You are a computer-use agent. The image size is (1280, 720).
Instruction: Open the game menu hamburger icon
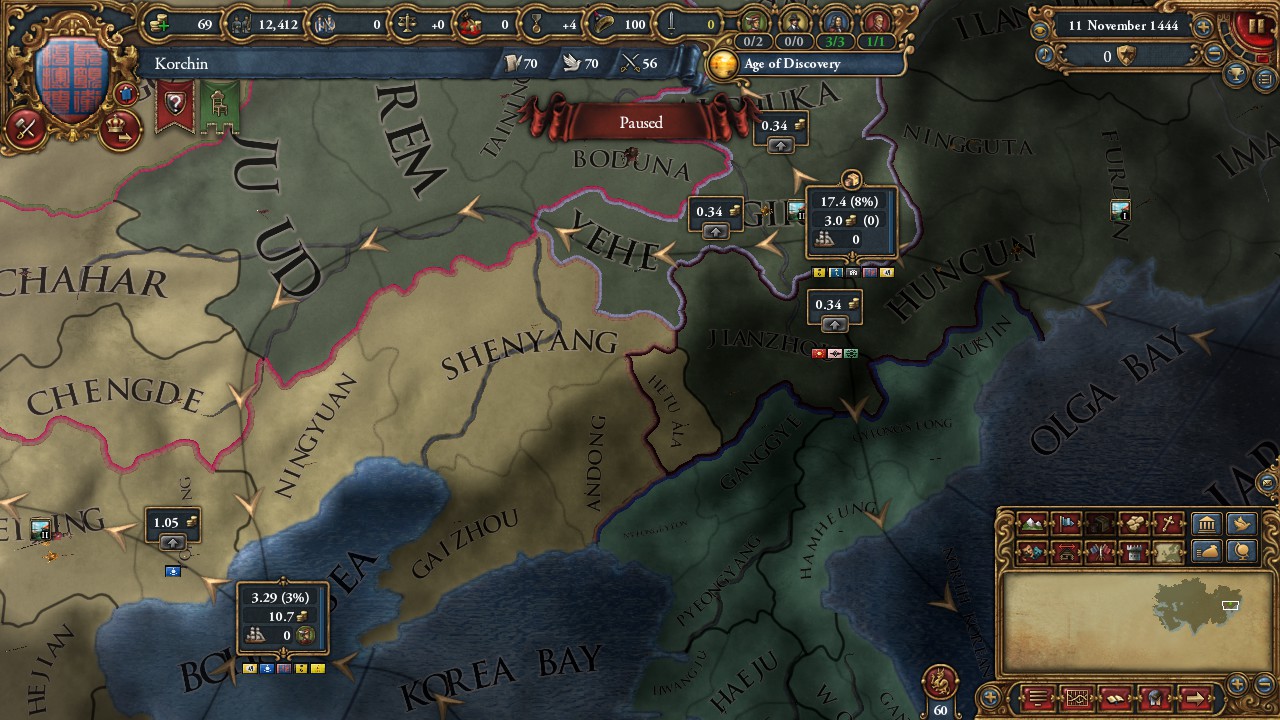pos(1037,697)
